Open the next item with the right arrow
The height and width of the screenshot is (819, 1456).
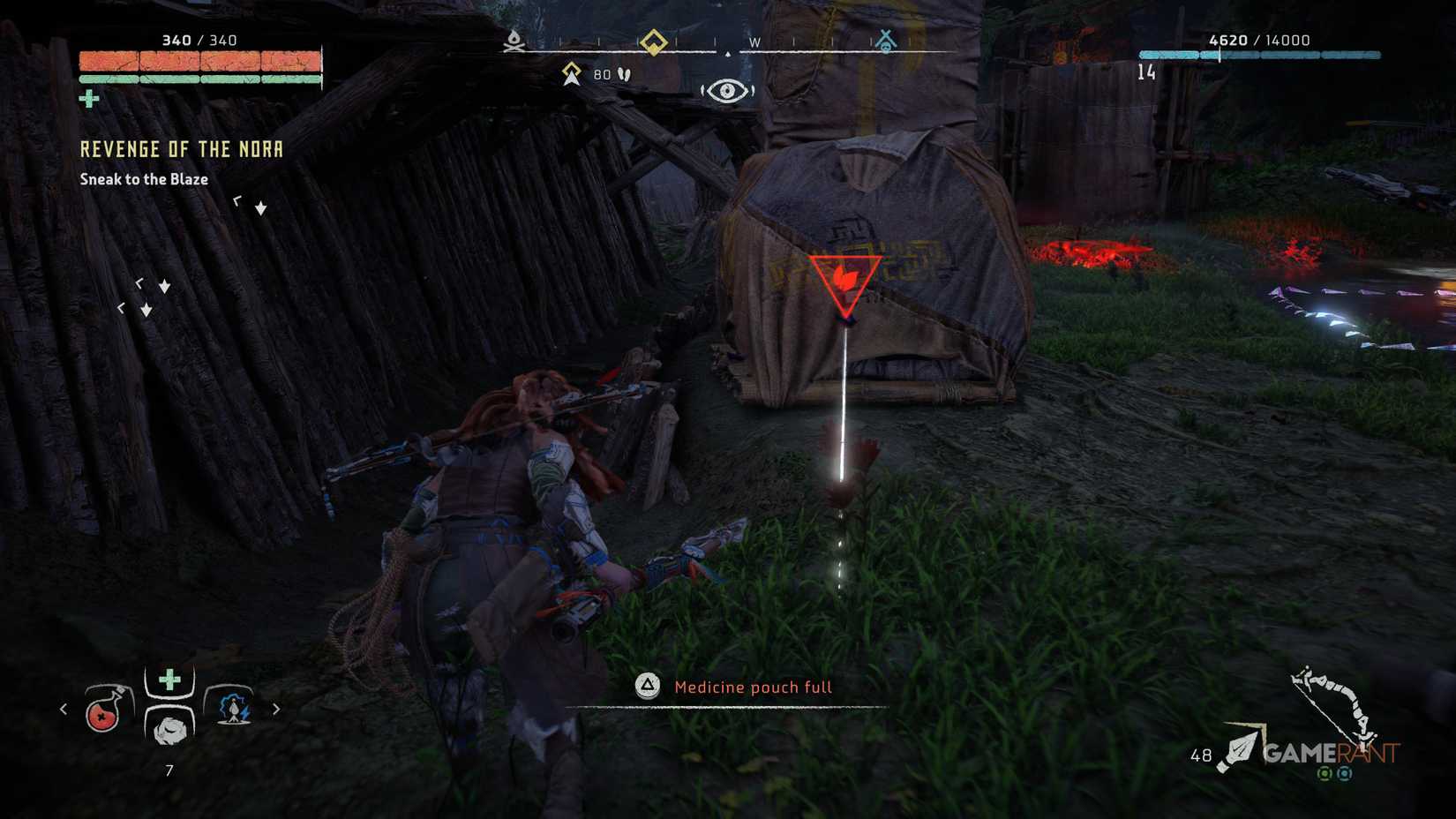click(277, 707)
